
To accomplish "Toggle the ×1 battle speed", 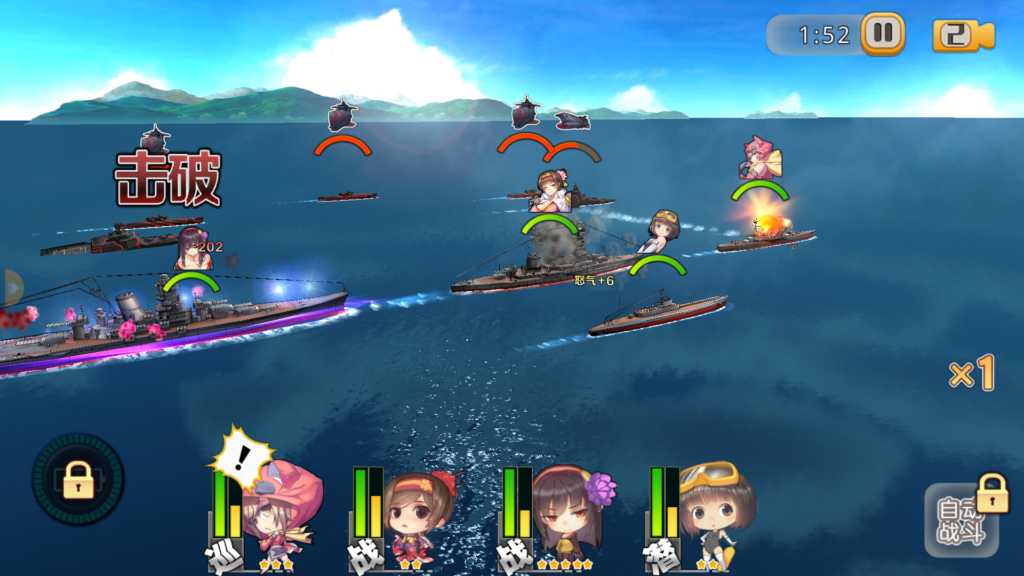I will (x=972, y=374).
